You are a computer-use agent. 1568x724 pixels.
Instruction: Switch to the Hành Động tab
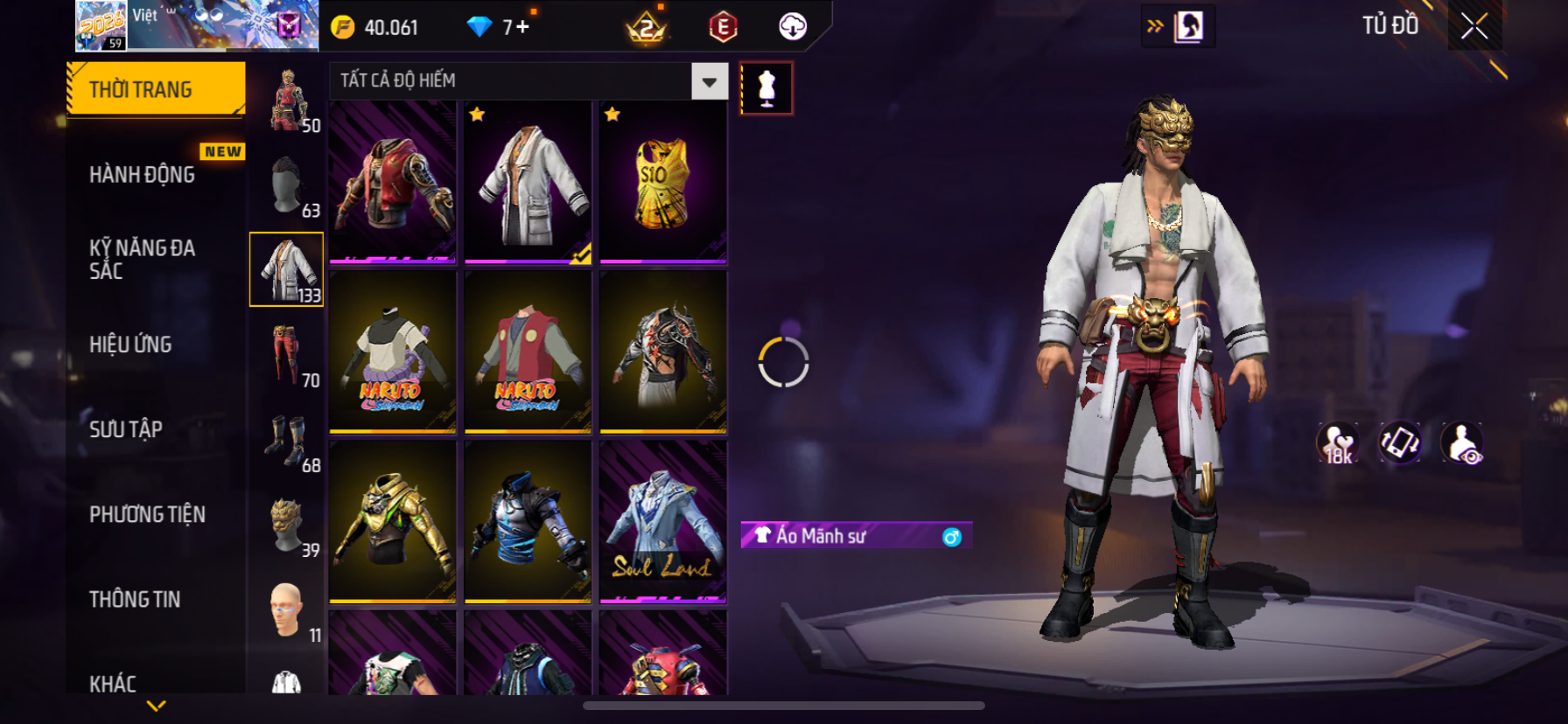coord(143,175)
